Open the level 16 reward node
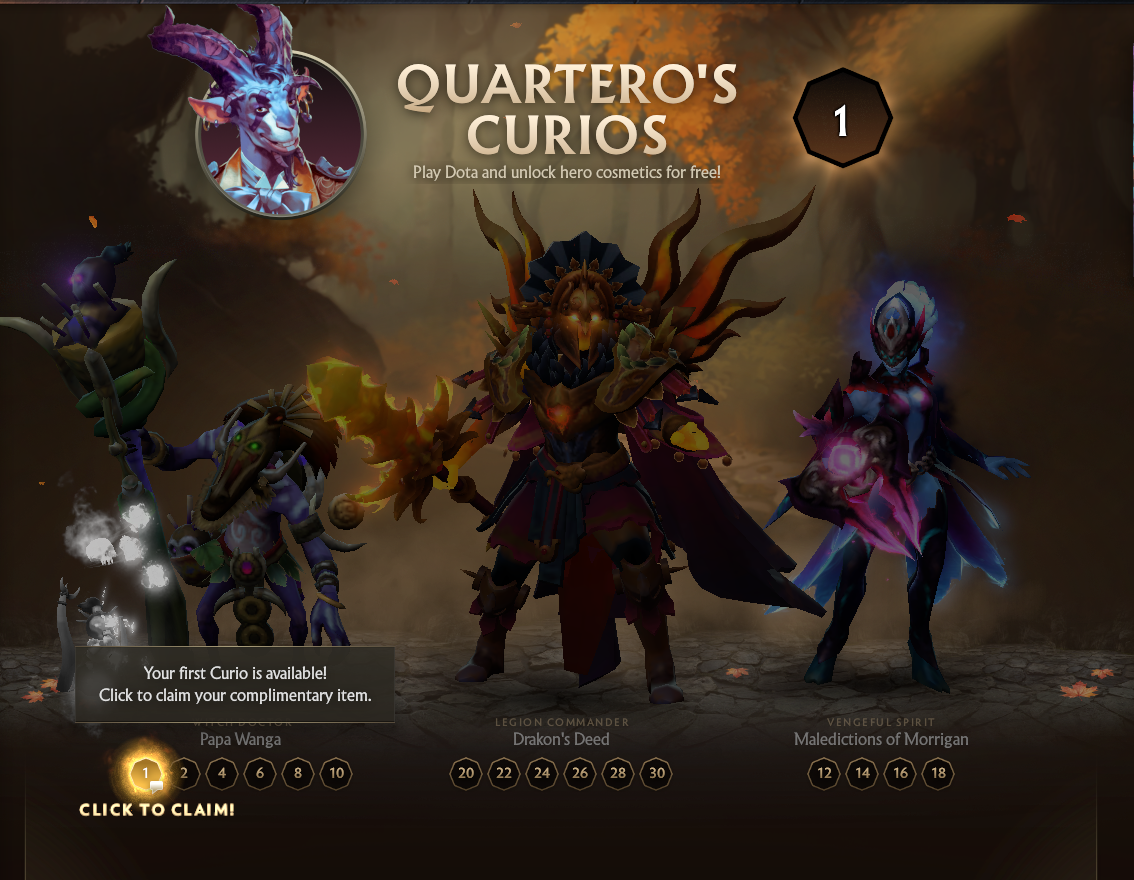This screenshot has height=880, width=1134. point(900,773)
